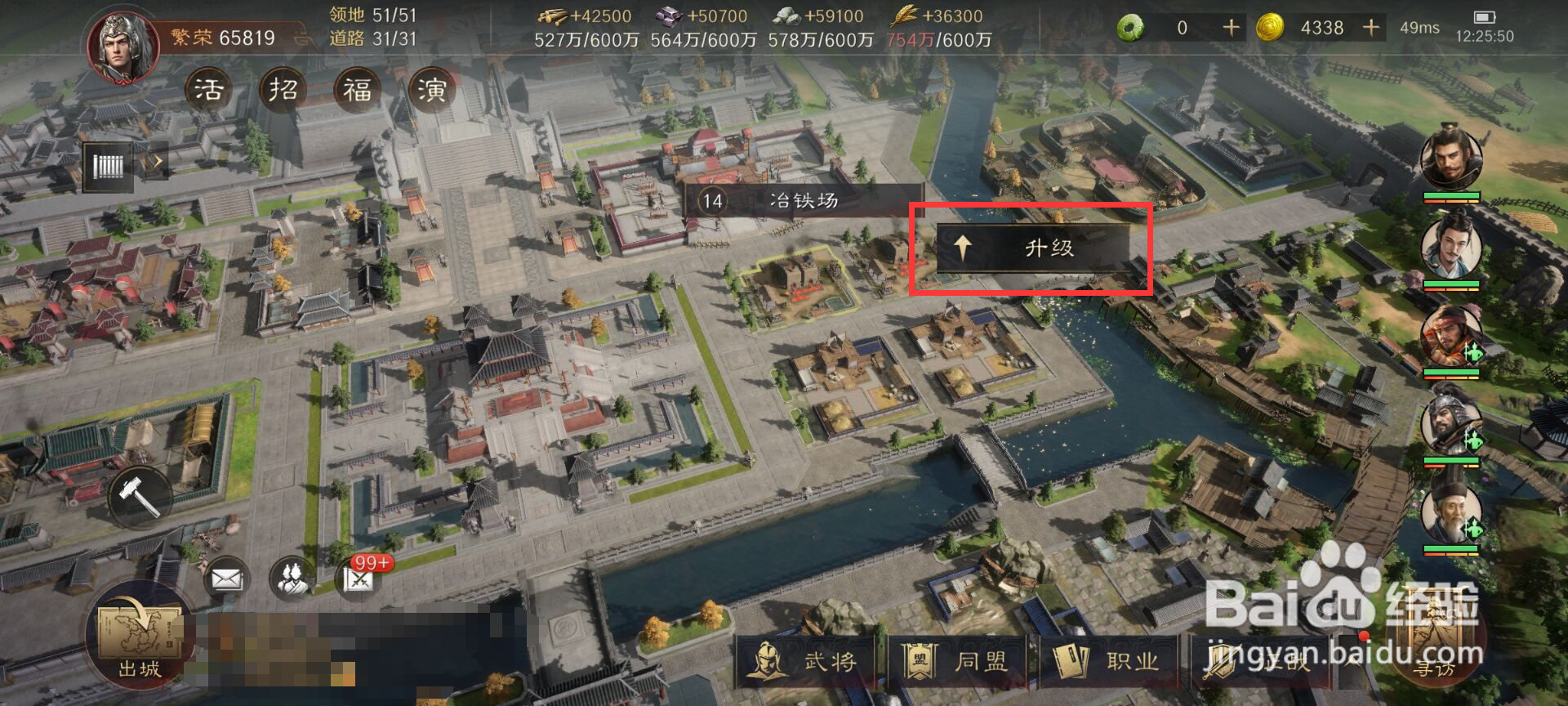Open the 同盟 alliance menu
Screen dimensions: 1568x706
[x=956, y=661]
